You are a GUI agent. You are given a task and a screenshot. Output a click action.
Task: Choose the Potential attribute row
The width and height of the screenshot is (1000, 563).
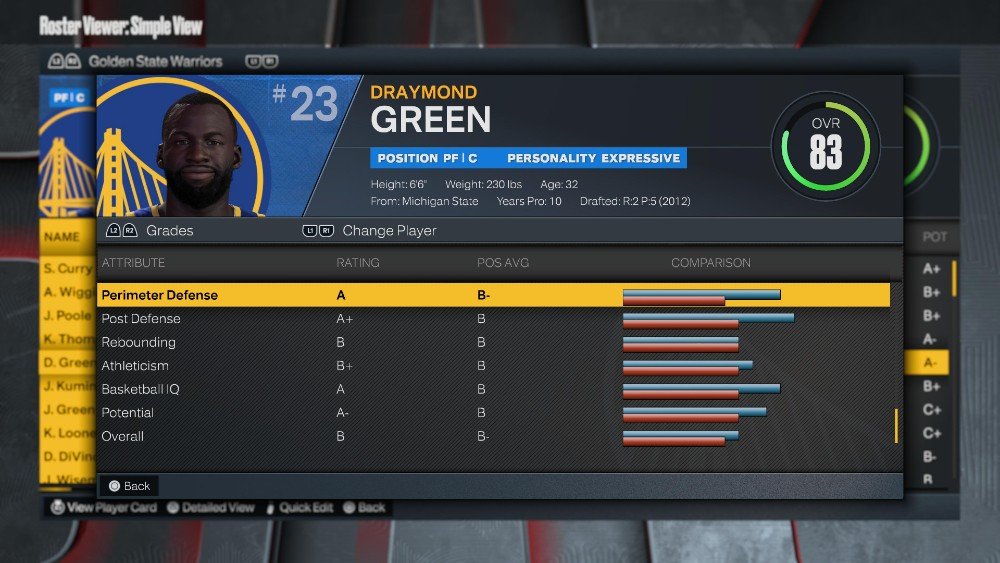click(495, 413)
